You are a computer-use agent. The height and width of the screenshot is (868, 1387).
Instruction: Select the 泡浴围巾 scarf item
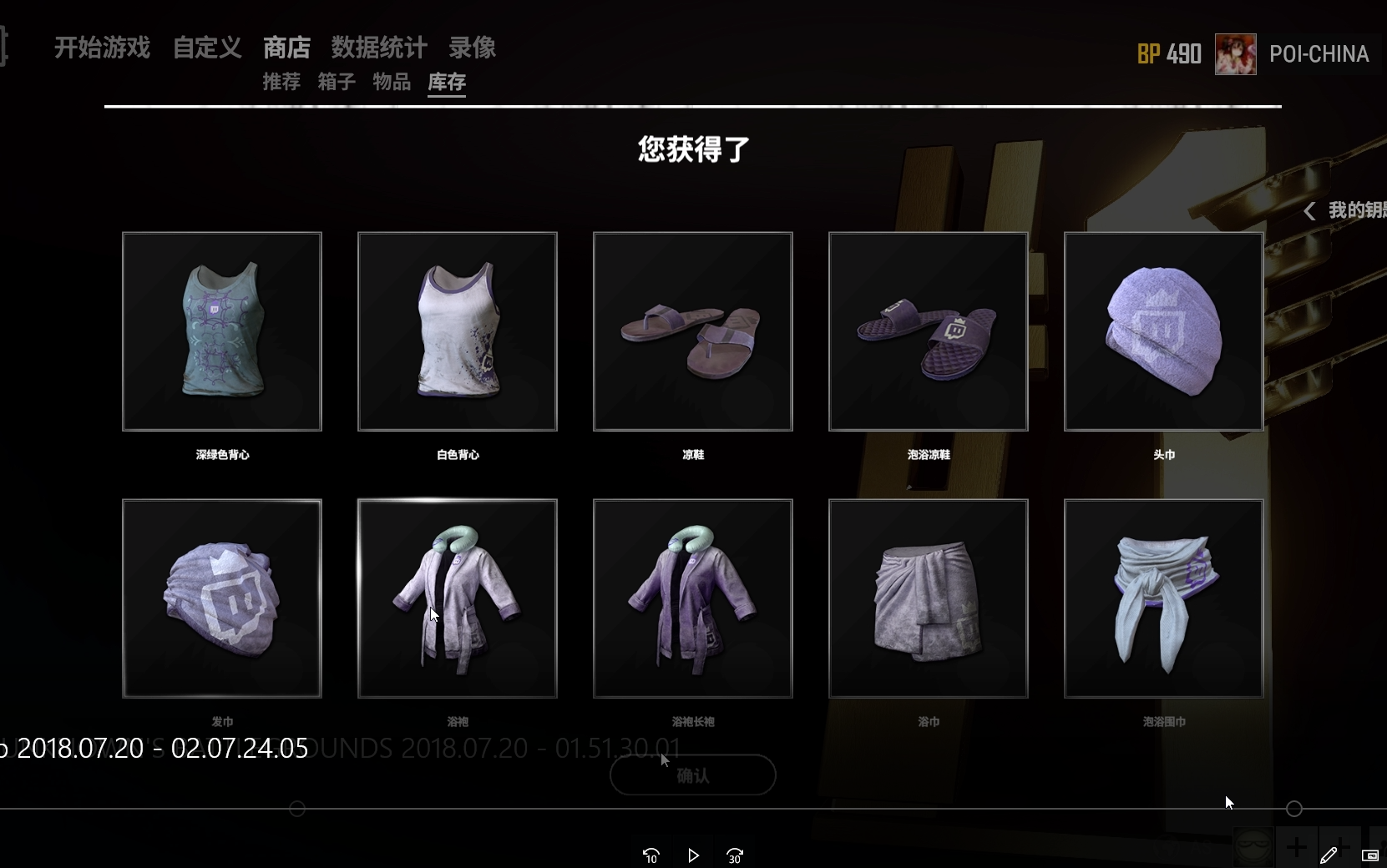click(1164, 598)
